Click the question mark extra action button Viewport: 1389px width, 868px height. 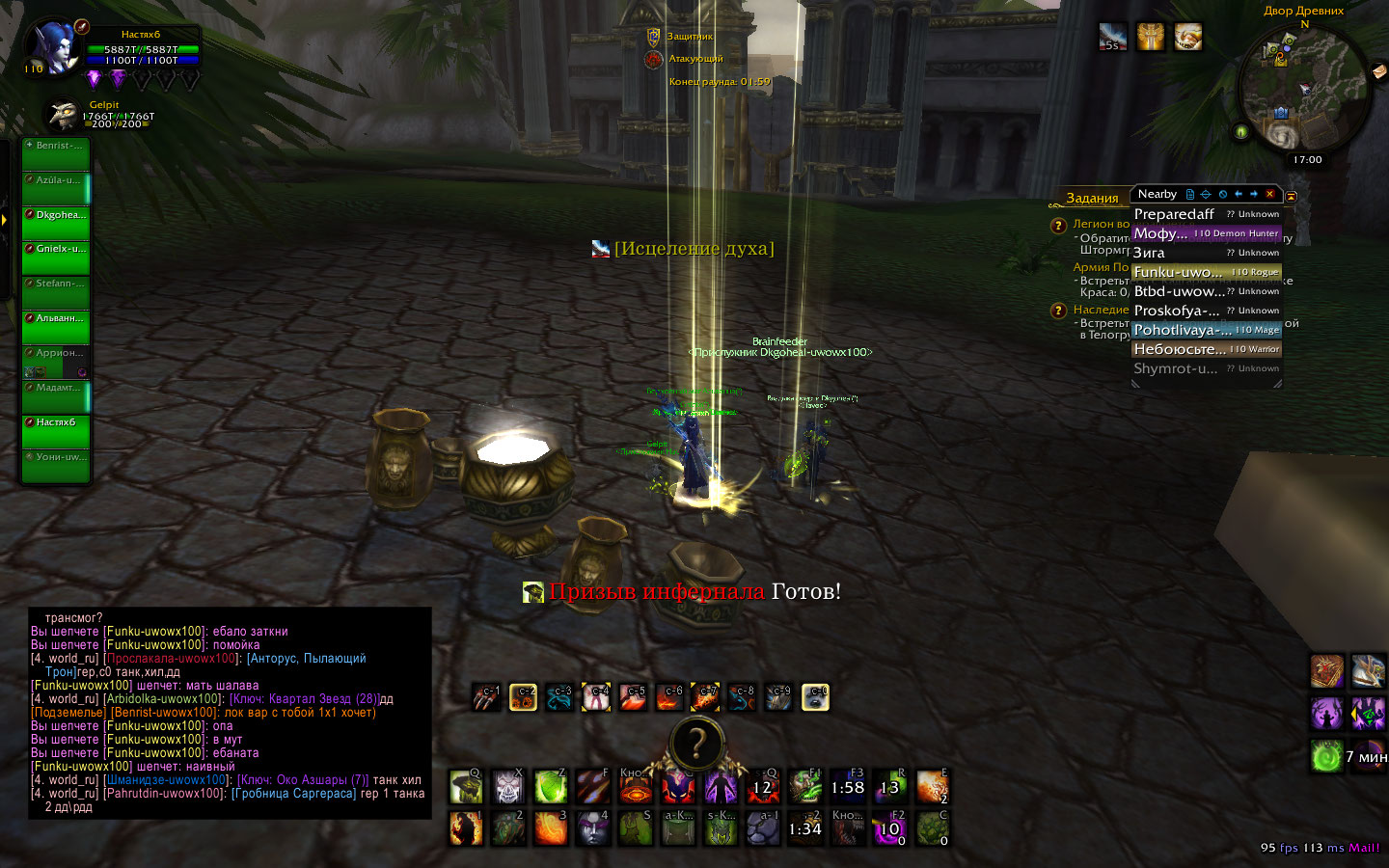(695, 745)
